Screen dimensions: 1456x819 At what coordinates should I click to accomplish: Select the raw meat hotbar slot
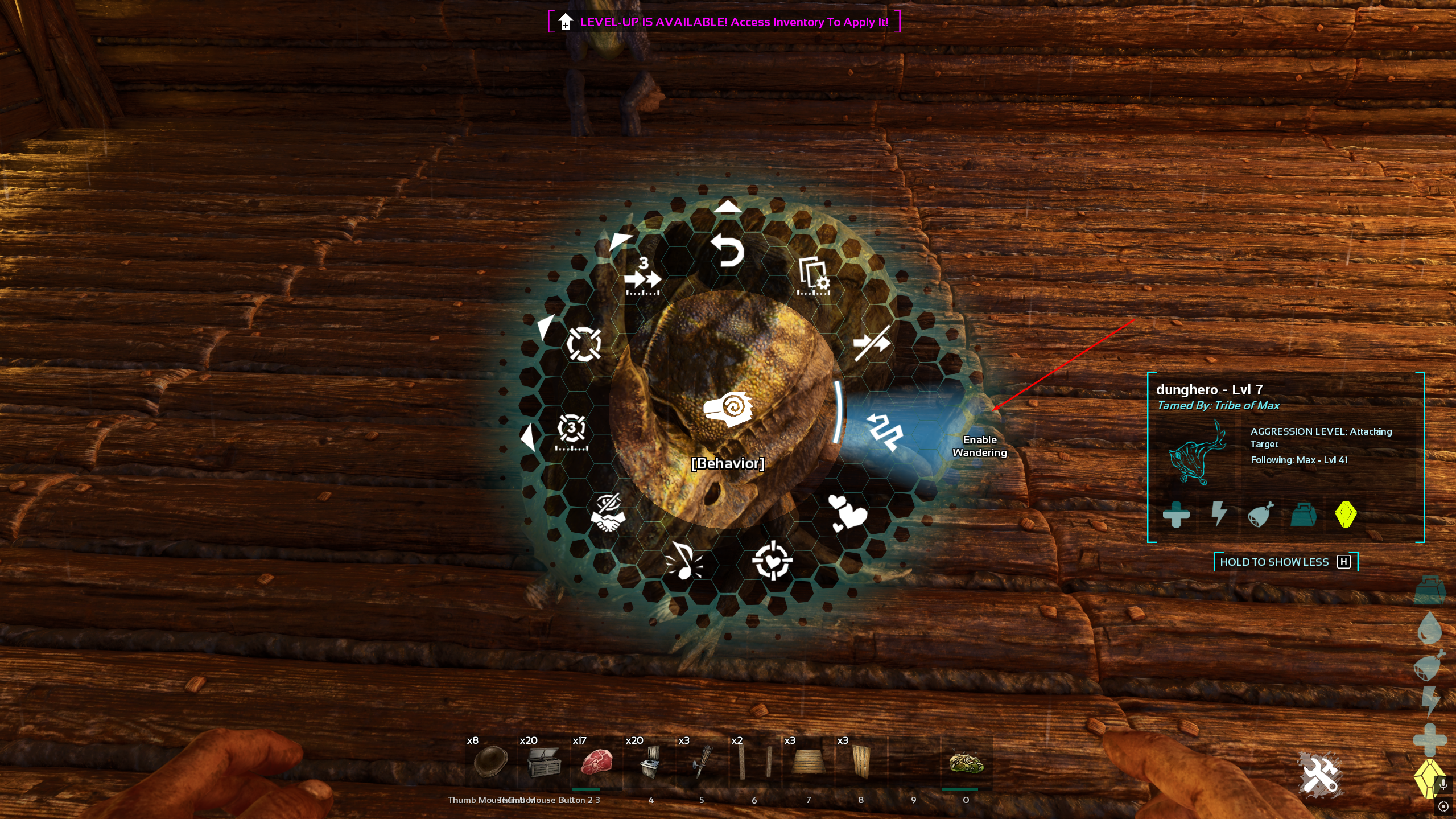[x=596, y=762]
